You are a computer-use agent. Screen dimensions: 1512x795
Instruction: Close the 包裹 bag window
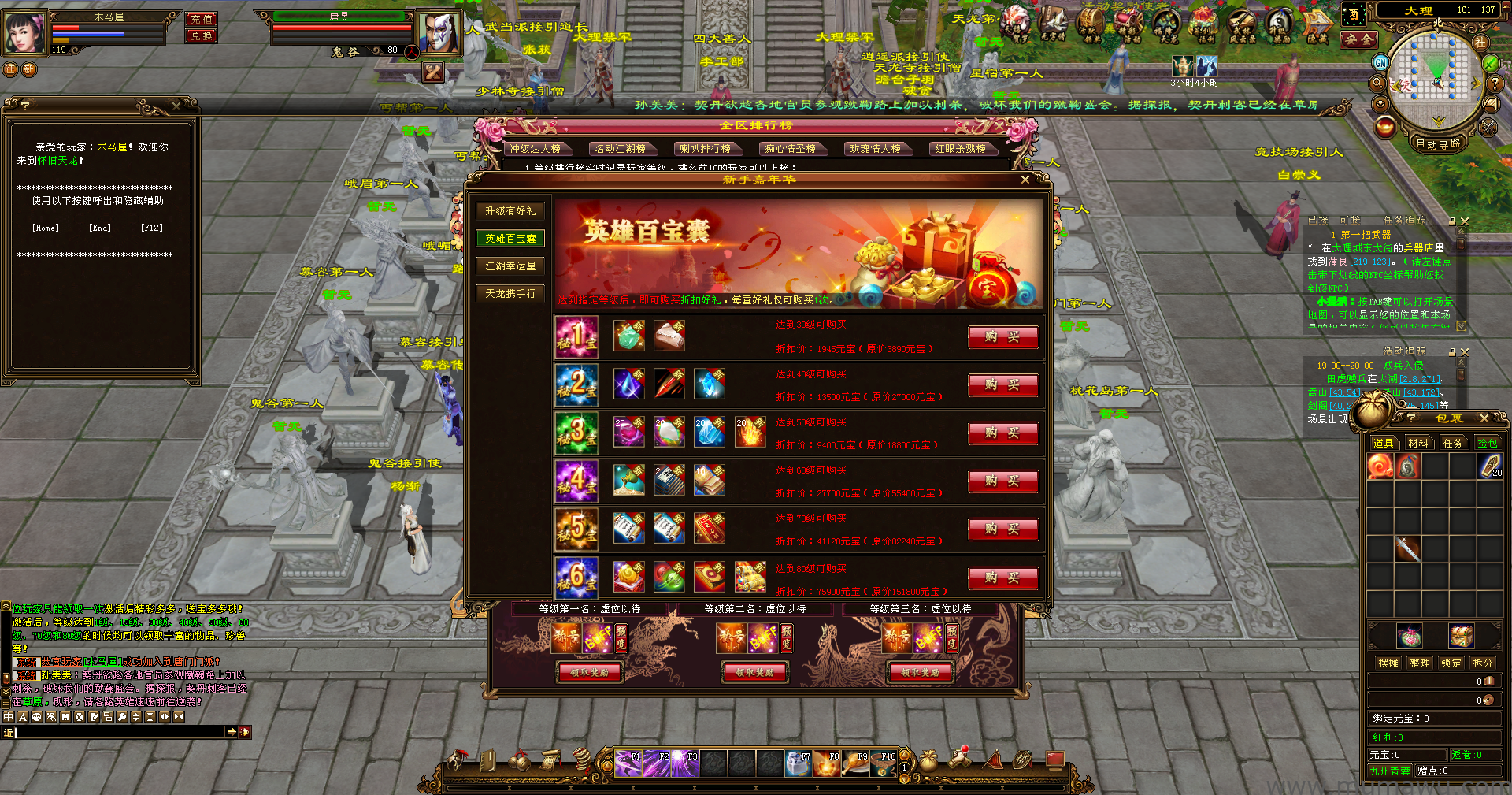tap(1484, 418)
